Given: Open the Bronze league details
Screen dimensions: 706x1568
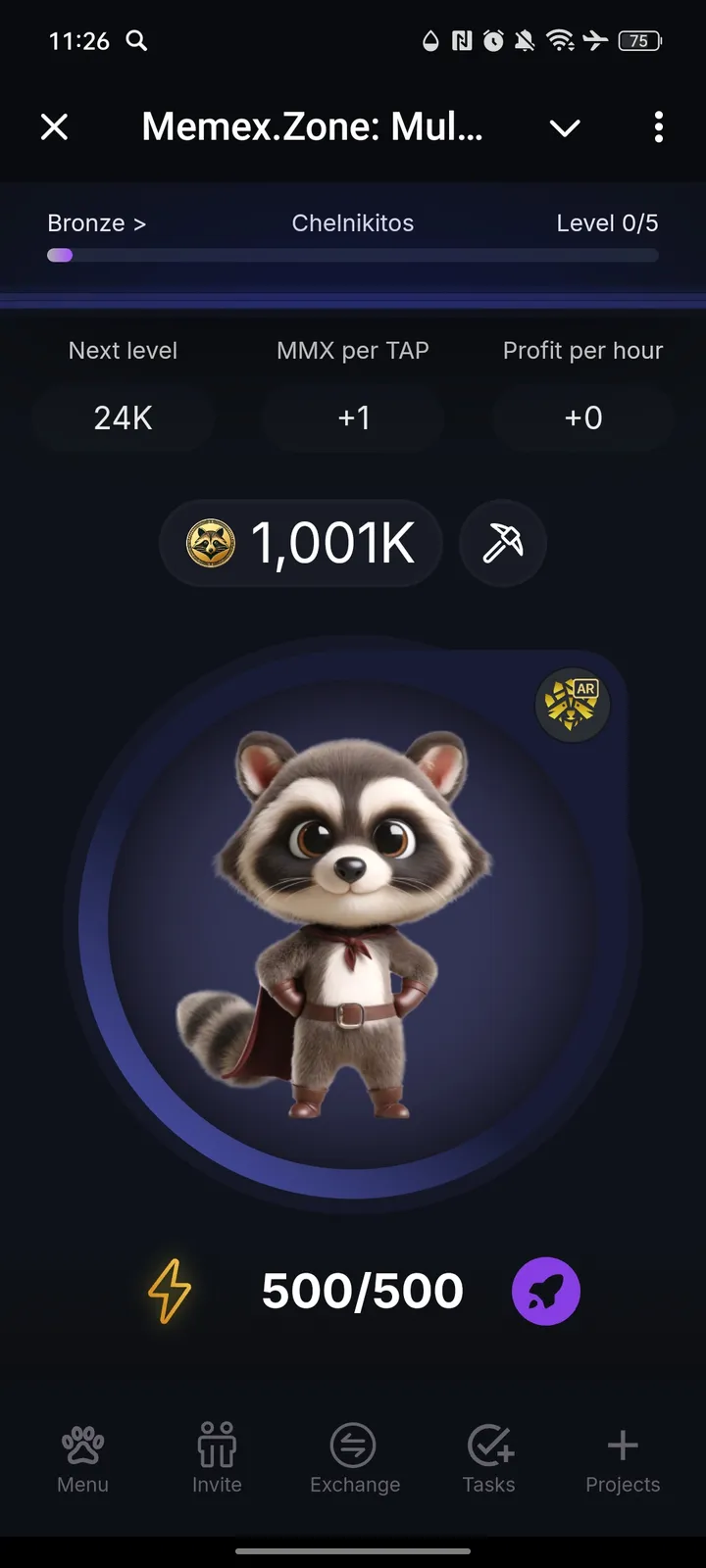Looking at the screenshot, I should [x=96, y=223].
